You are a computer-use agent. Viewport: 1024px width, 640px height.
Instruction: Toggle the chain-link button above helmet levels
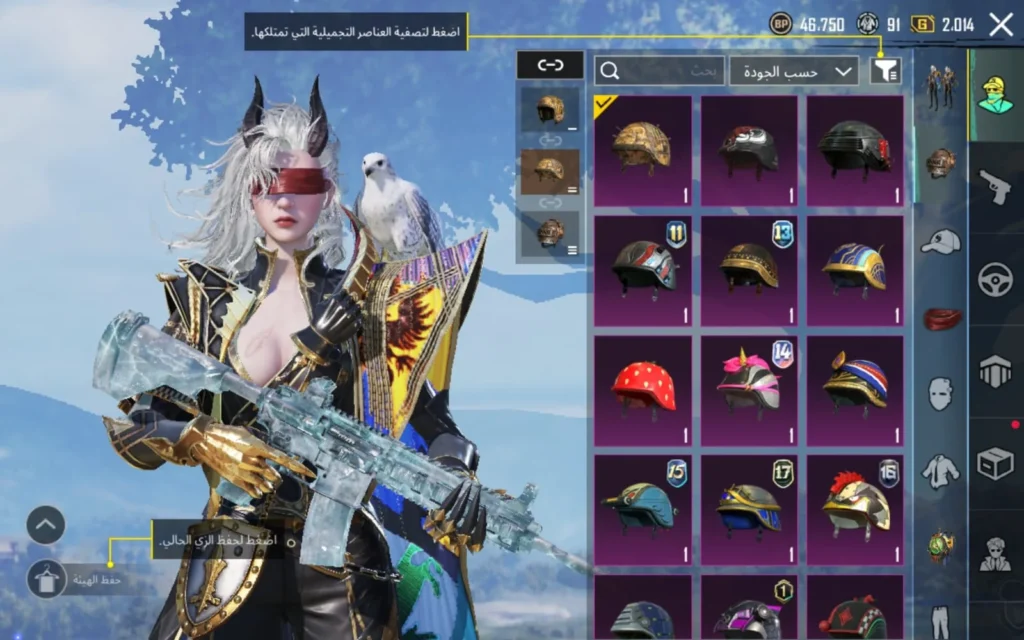coord(550,65)
